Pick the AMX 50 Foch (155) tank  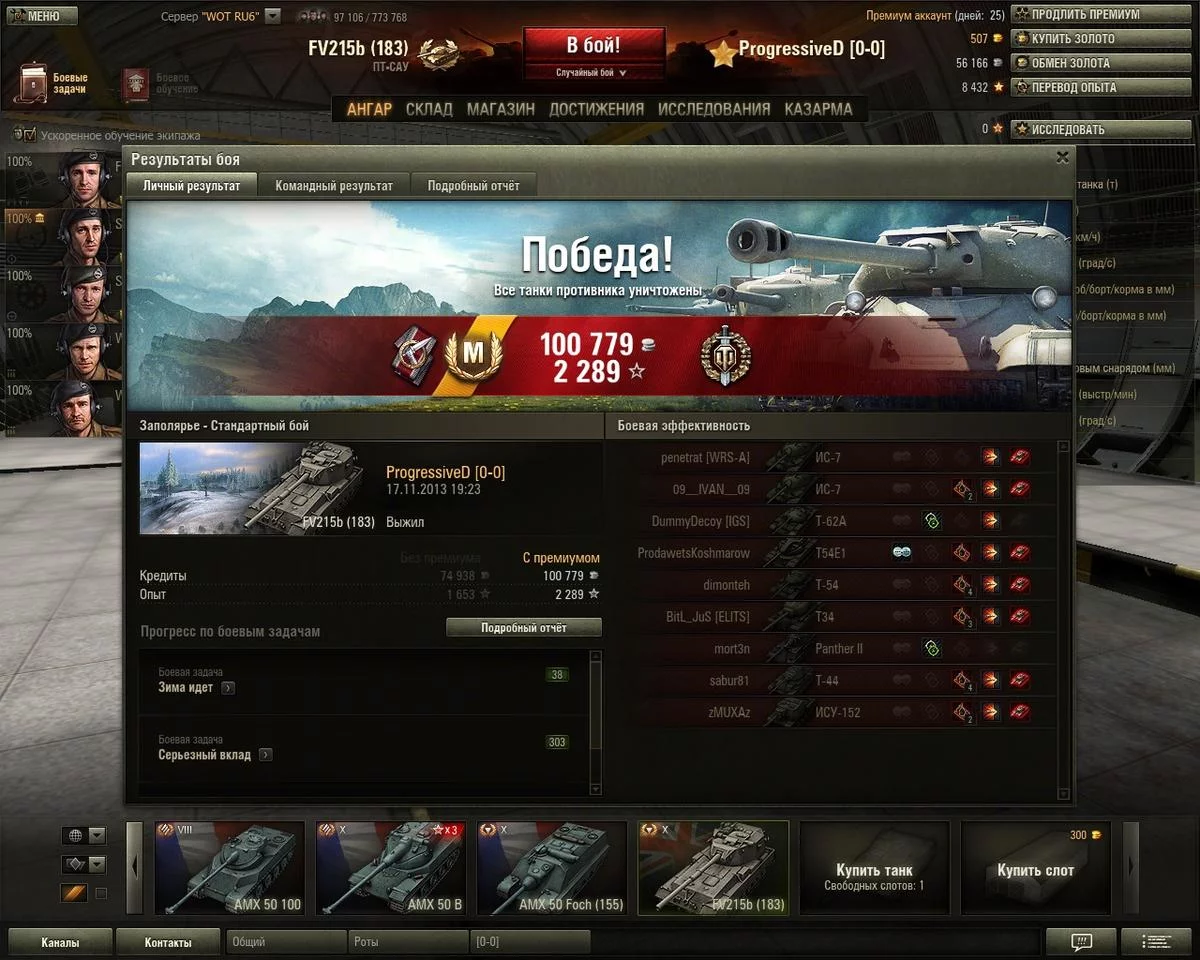(x=551, y=868)
